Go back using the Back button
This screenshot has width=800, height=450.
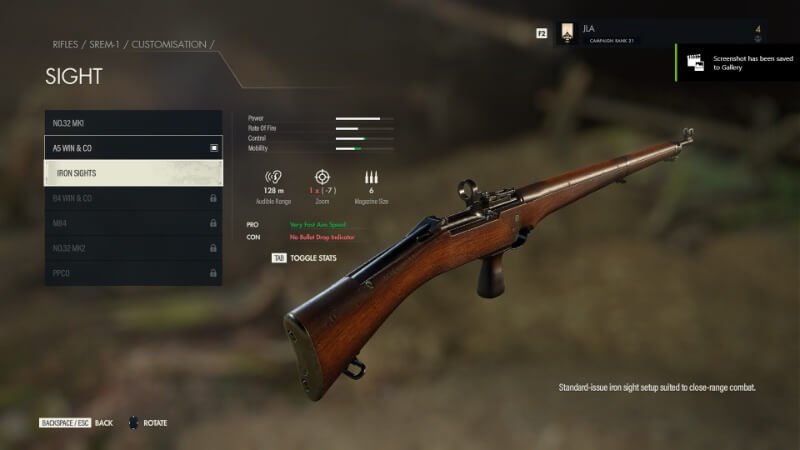coord(104,423)
